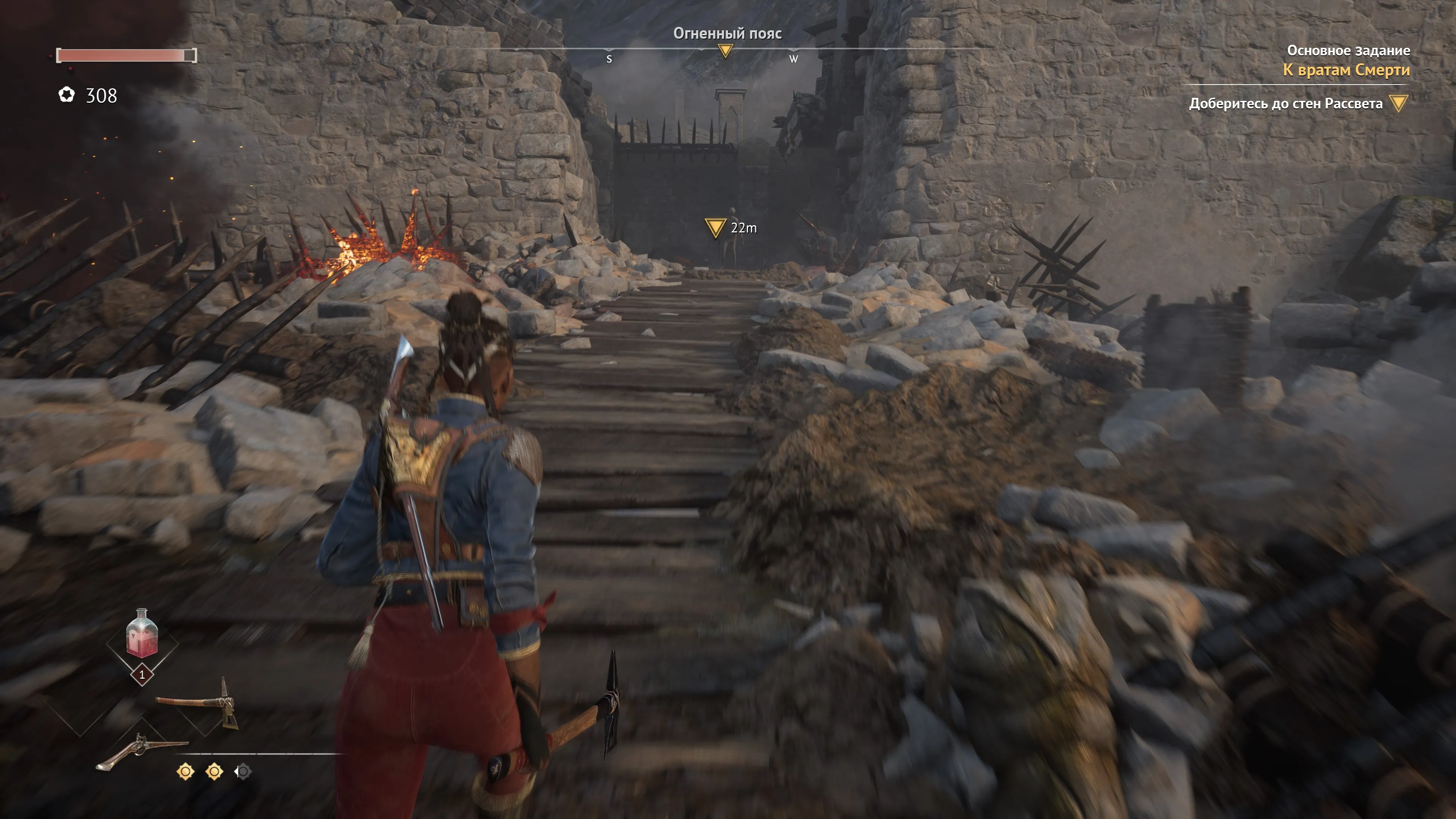Click the compass quest marker triangle

725,52
